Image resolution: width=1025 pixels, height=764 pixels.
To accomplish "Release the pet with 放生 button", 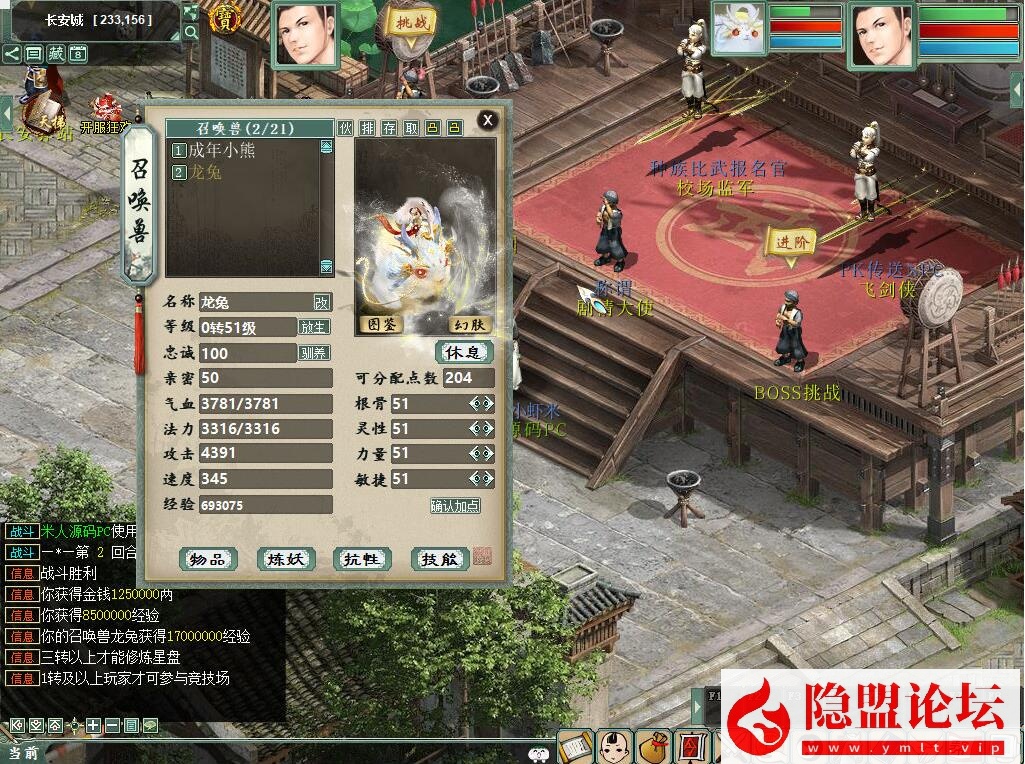I will 314,327.
